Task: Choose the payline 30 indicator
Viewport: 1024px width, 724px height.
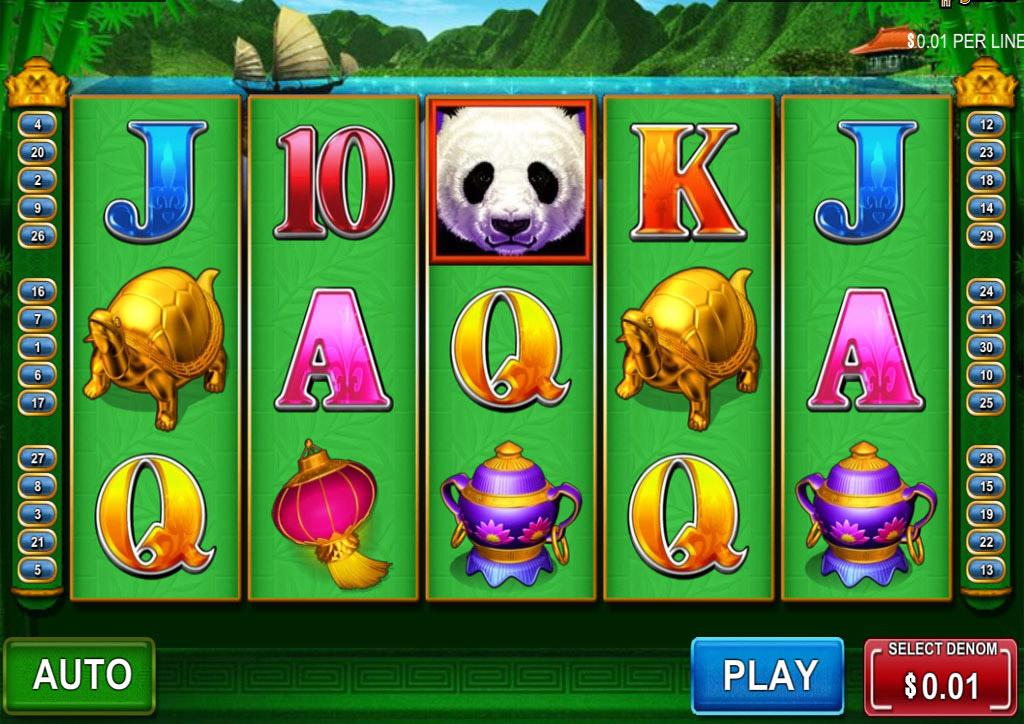Action: pyautogui.click(x=986, y=347)
